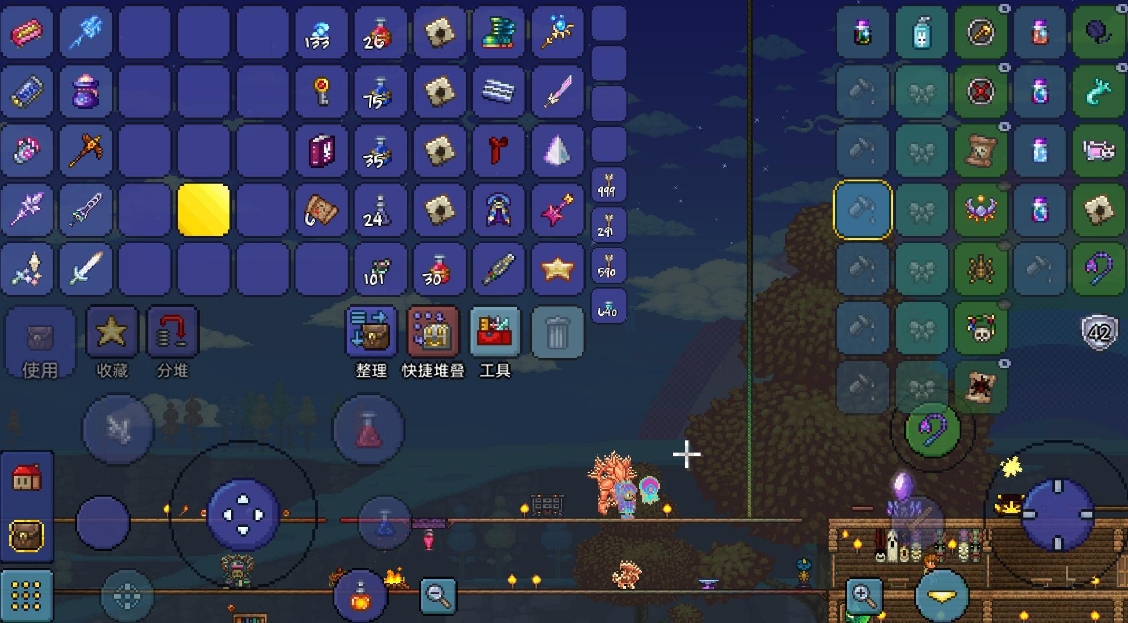Open the 工具 toolbox button

pos(495,333)
